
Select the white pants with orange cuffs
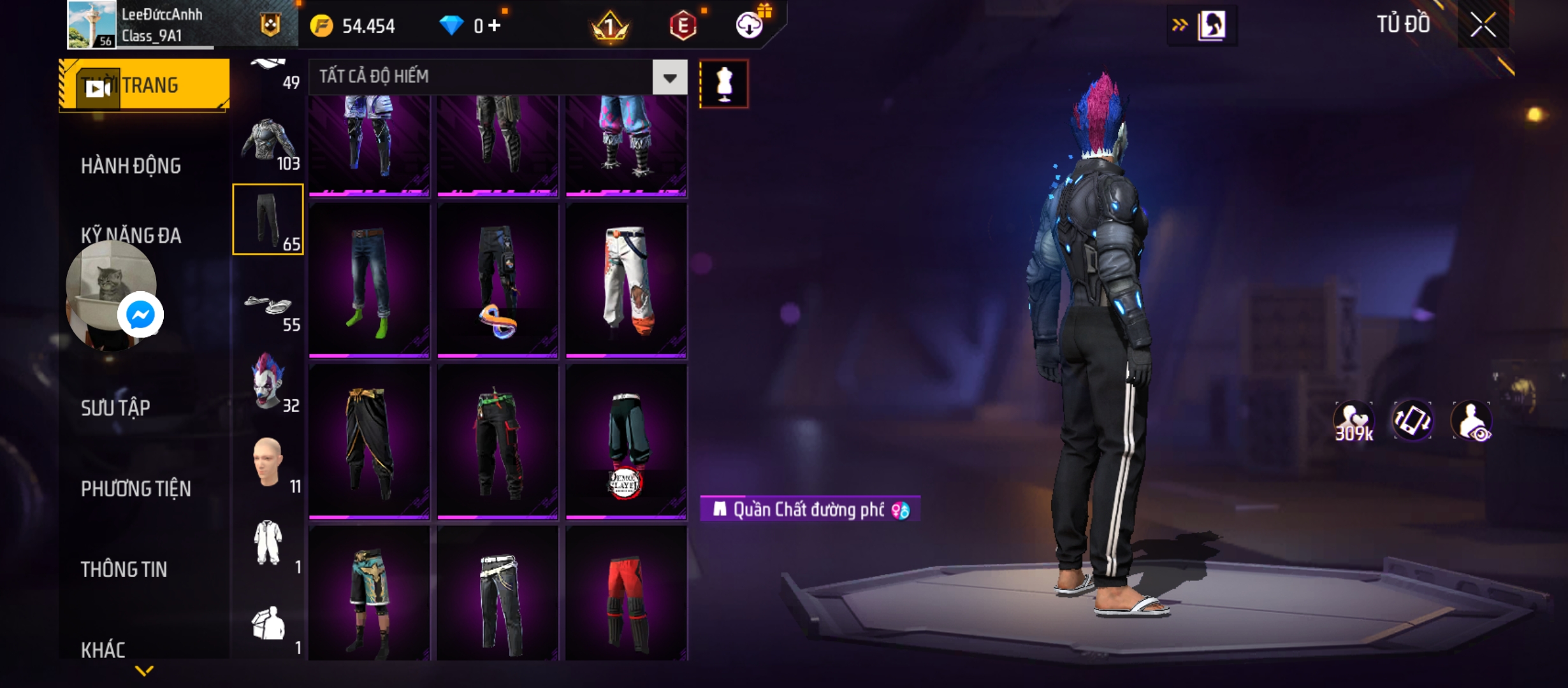626,280
